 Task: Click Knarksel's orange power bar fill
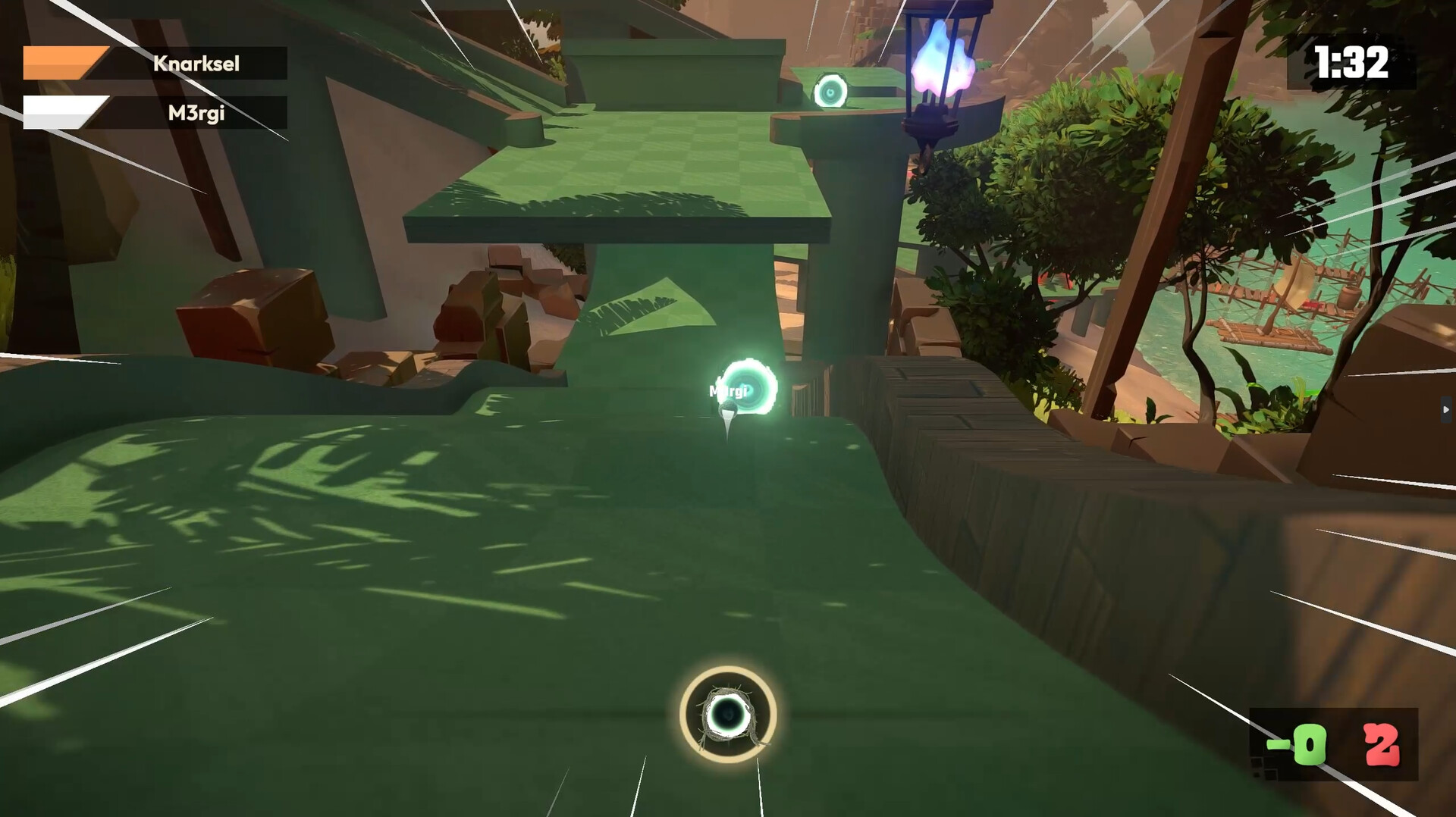coord(64,63)
